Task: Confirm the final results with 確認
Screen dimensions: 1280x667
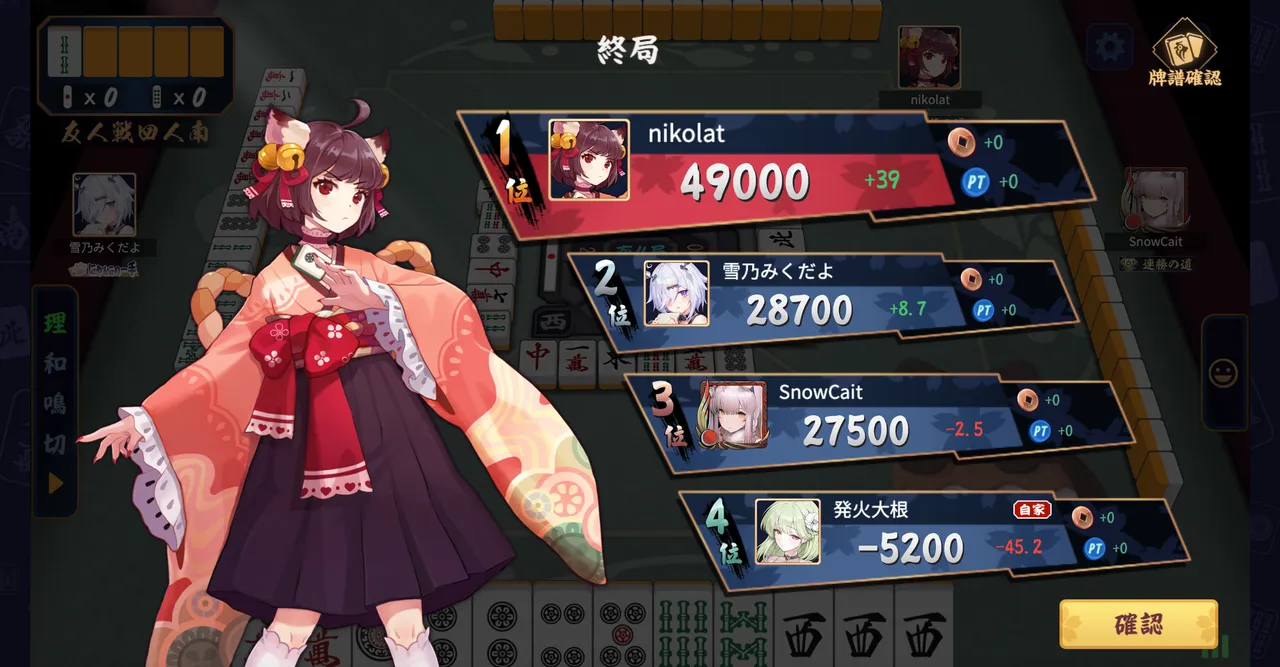Action: (1138, 625)
